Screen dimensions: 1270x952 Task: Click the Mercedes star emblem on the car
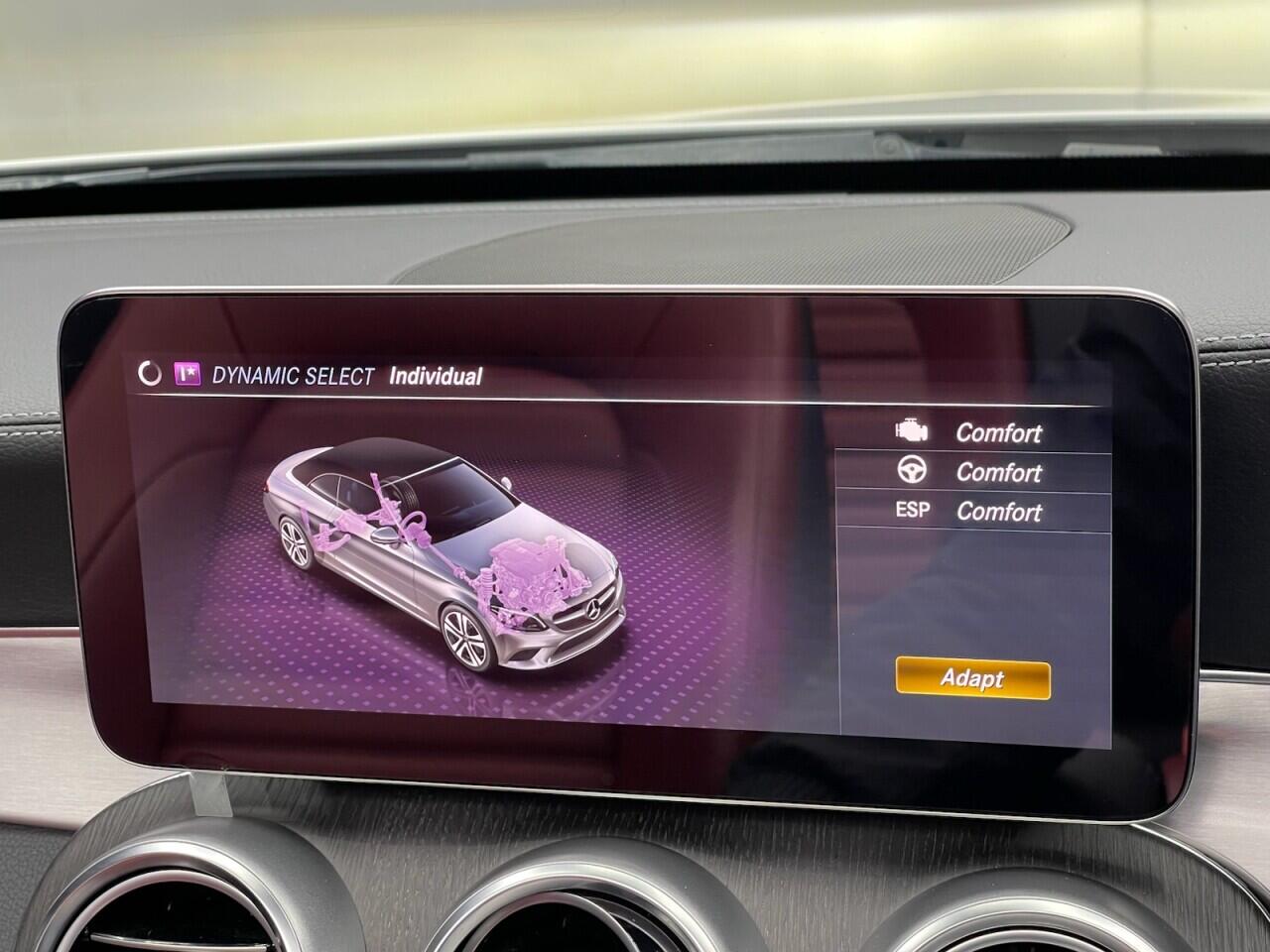click(592, 609)
